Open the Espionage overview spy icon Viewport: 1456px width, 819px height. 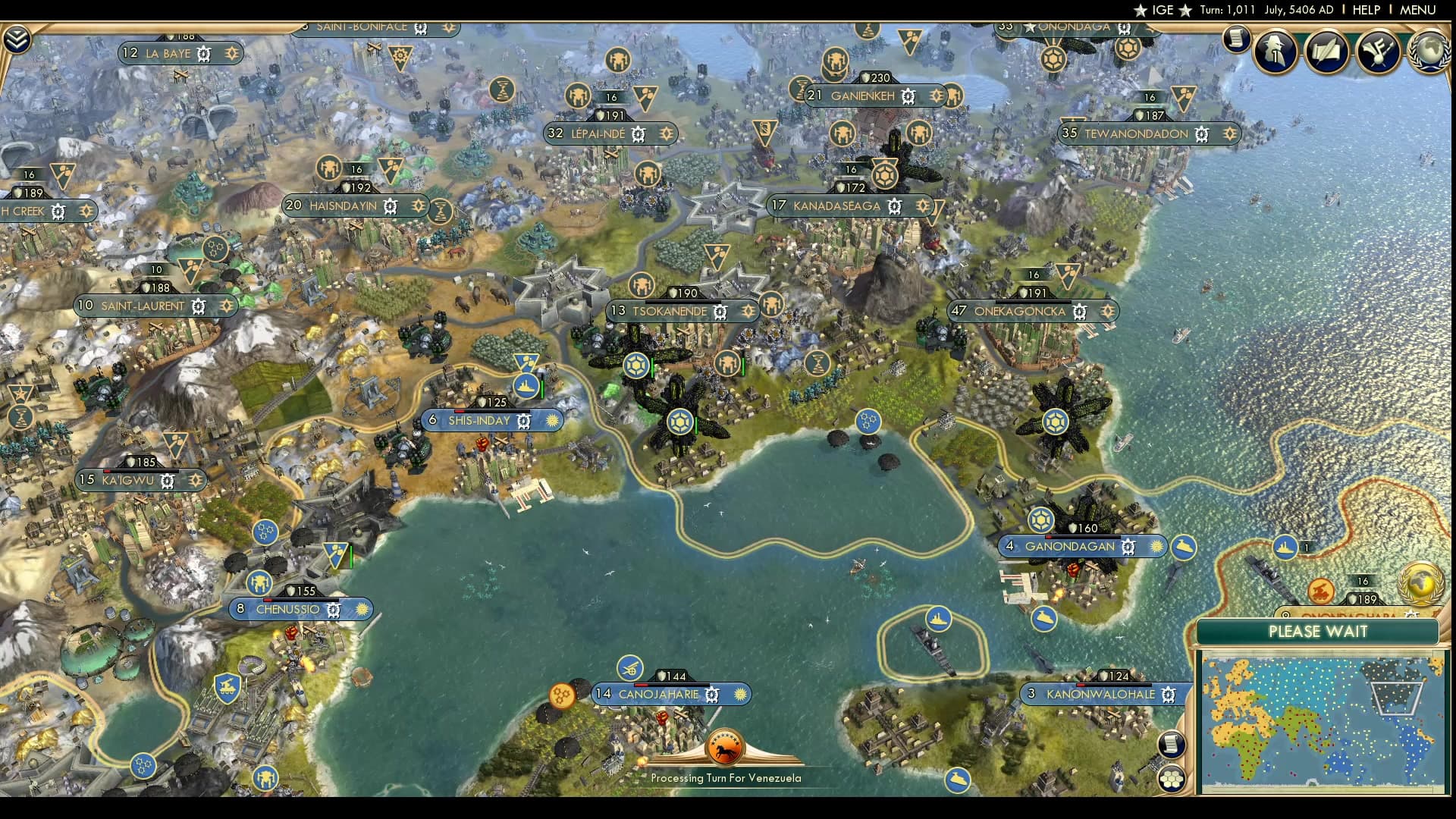point(1274,52)
